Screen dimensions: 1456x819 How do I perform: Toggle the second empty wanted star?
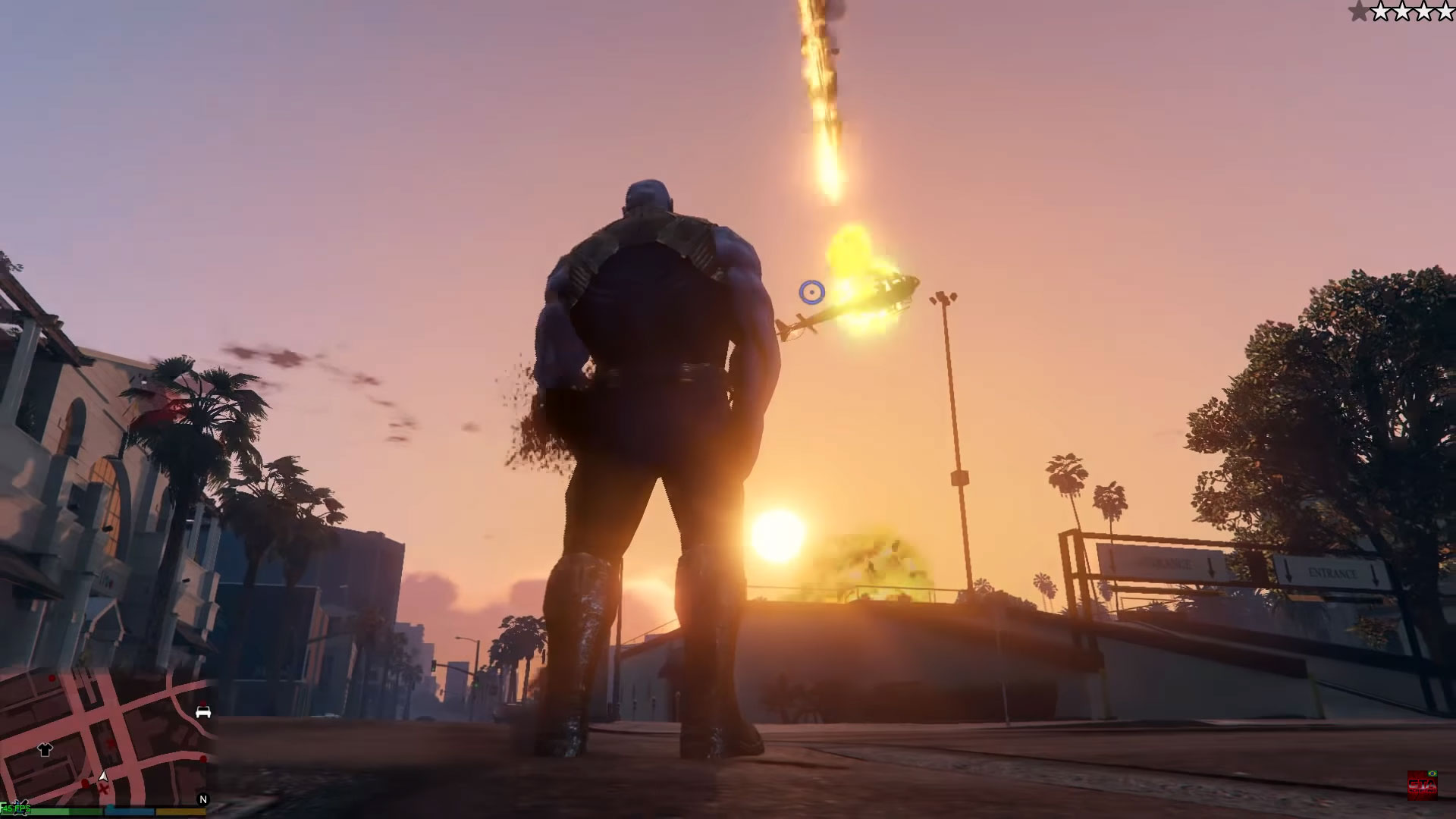pyautogui.click(x=1382, y=11)
